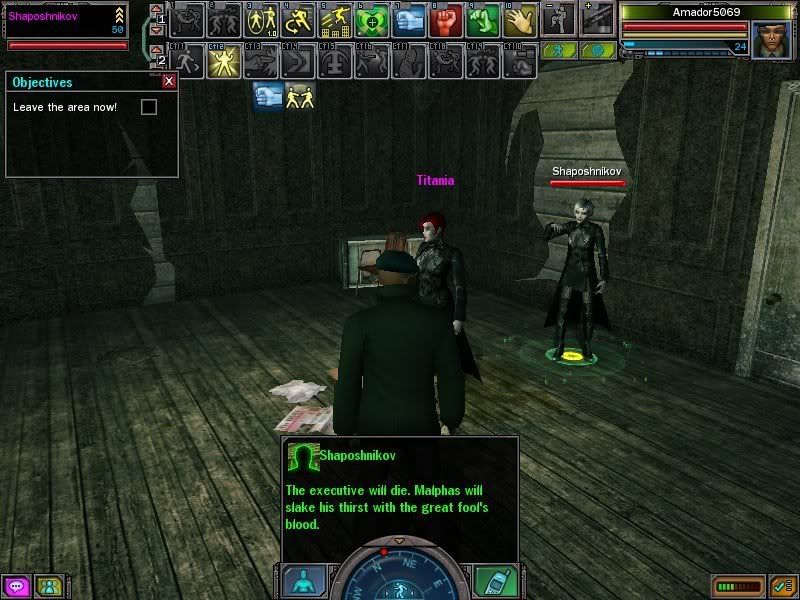Open the pink chat bubble button

(x=15, y=586)
